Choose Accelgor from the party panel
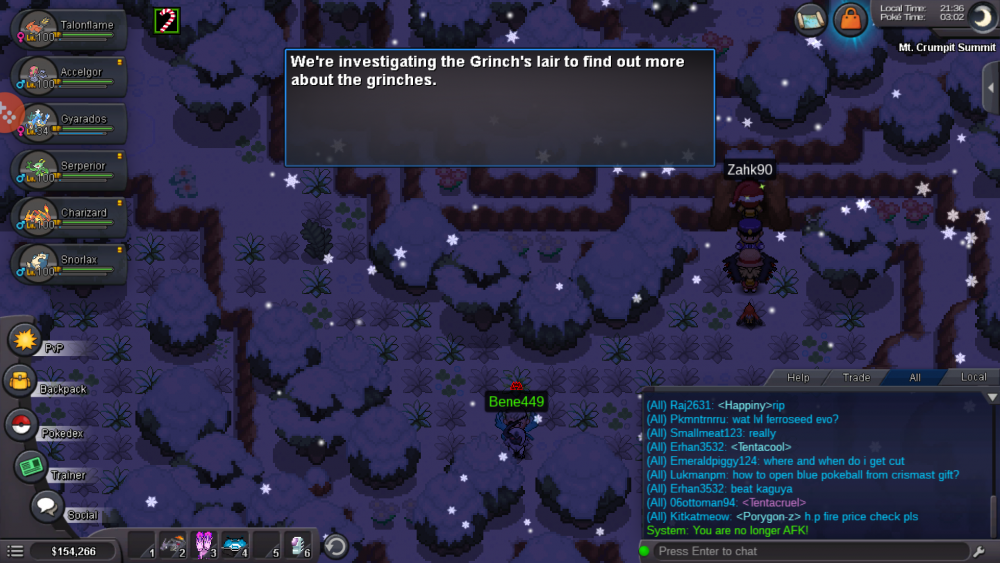 (x=68, y=76)
